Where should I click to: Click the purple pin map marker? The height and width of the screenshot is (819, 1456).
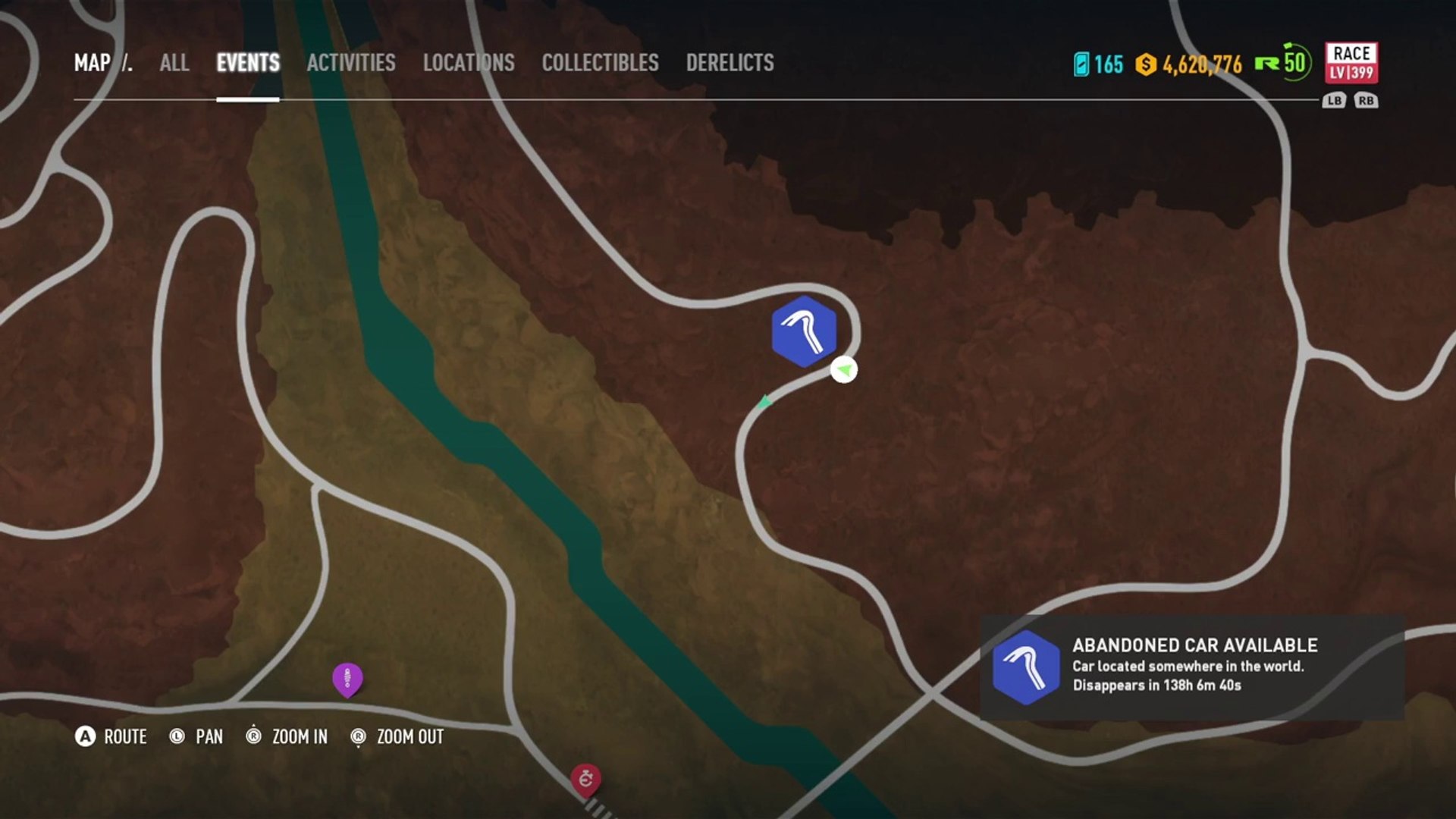click(347, 678)
